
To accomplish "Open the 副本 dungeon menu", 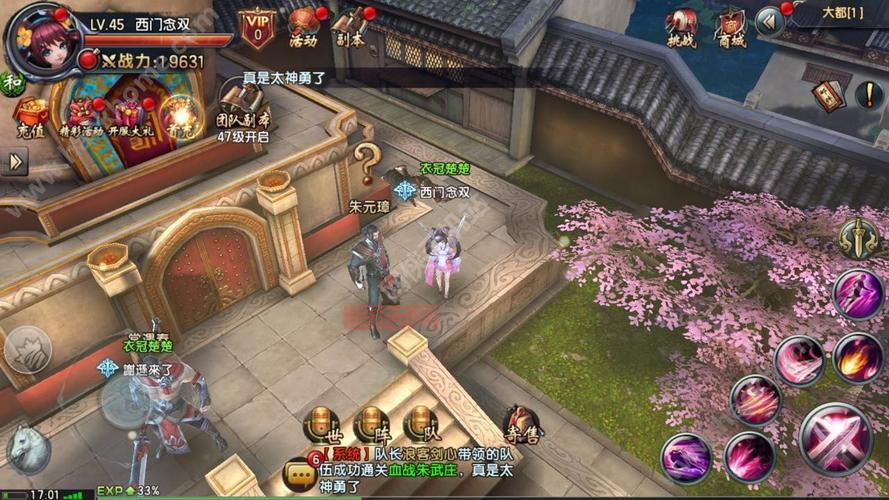I will (x=350, y=28).
